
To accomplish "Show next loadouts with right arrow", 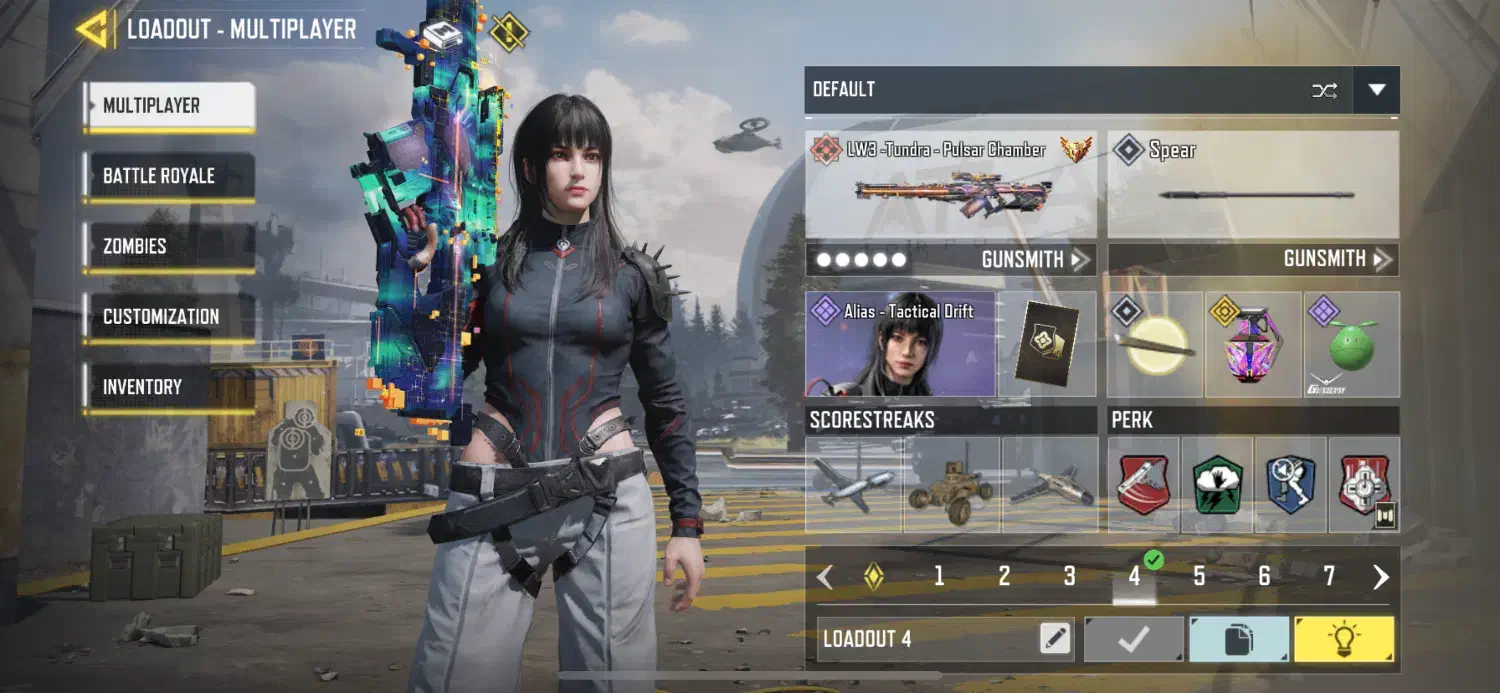I will tap(1381, 576).
